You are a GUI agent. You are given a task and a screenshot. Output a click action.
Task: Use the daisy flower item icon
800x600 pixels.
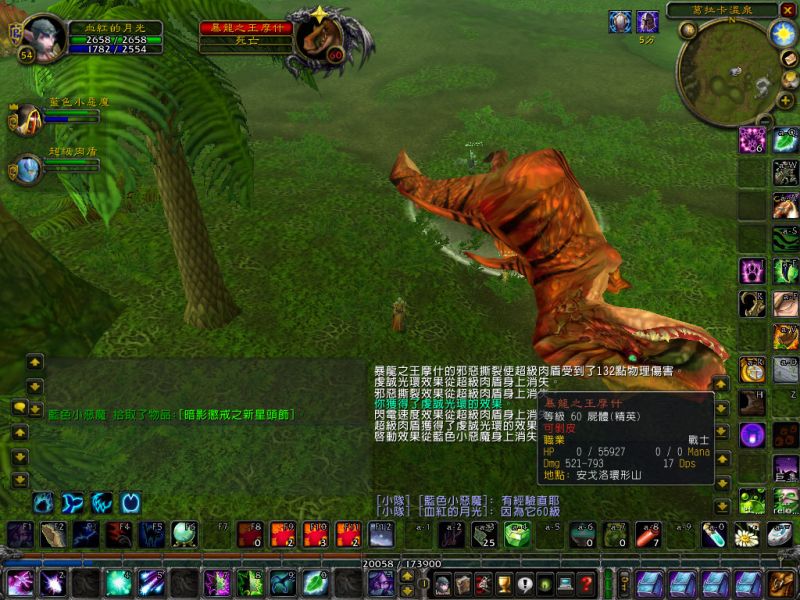pos(745,536)
